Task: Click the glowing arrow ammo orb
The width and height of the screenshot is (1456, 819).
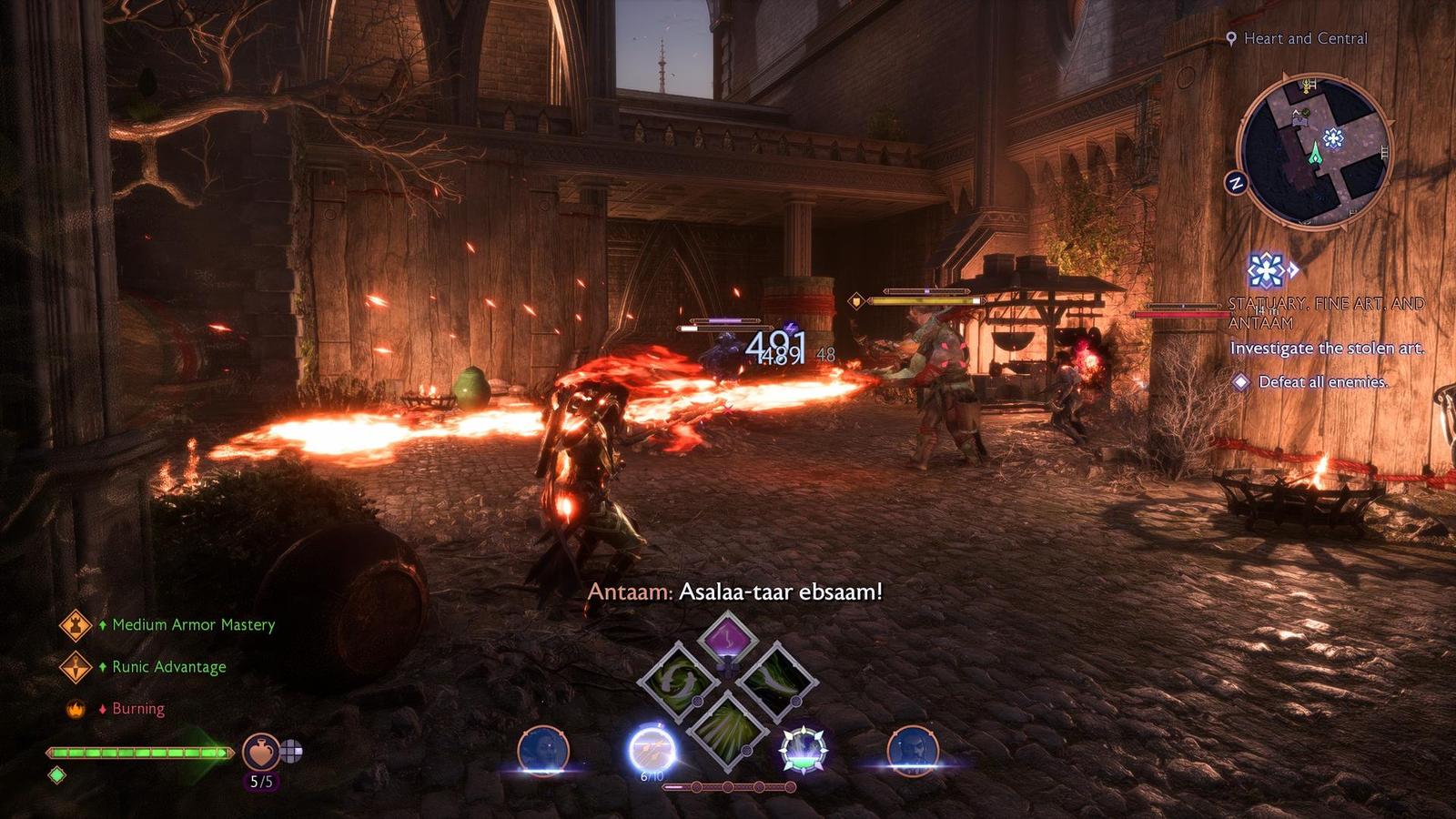Action: tap(652, 751)
